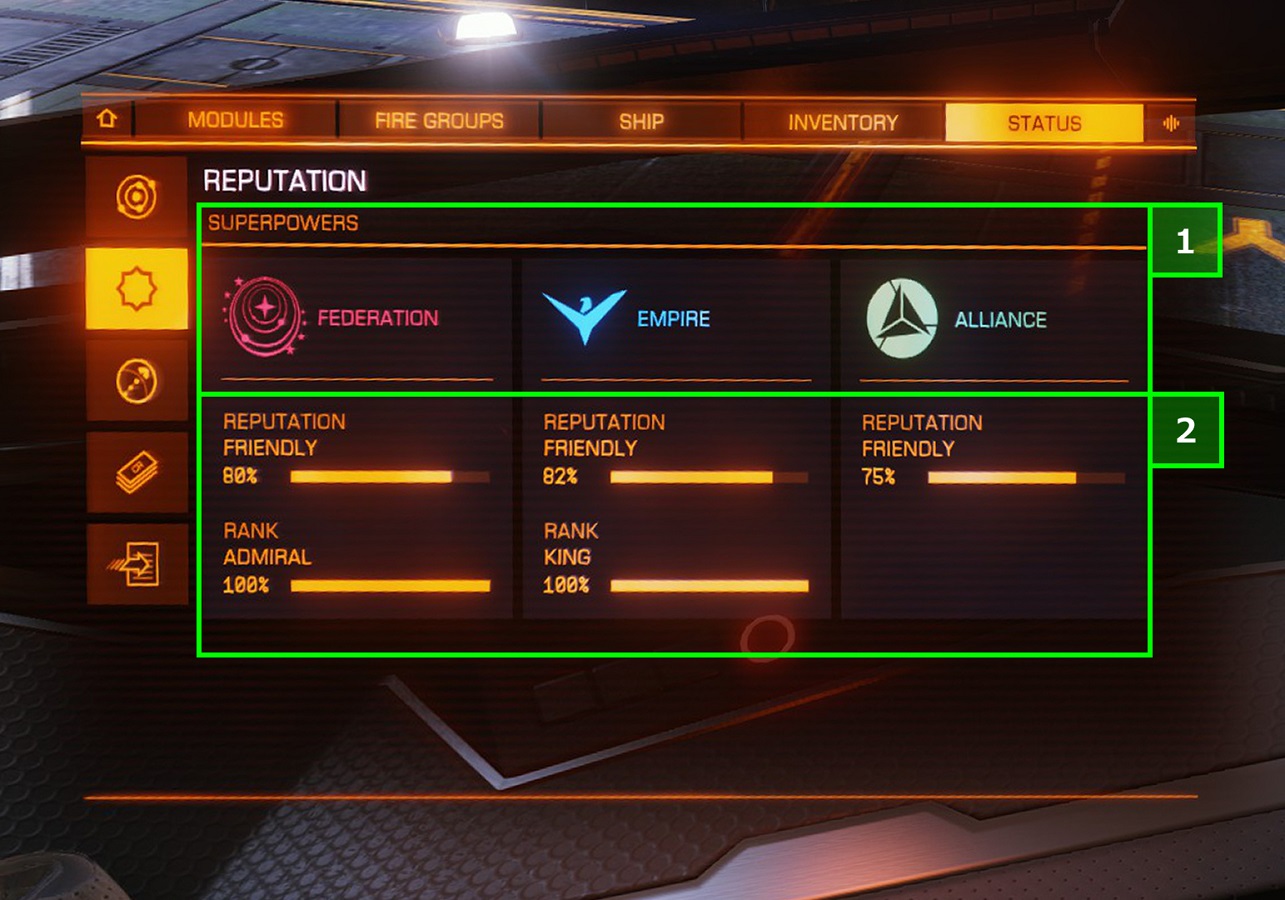This screenshot has height=900, width=1285.
Task: Choose the highlighted reputation badge sidebar icon
Action: pyautogui.click(x=137, y=289)
